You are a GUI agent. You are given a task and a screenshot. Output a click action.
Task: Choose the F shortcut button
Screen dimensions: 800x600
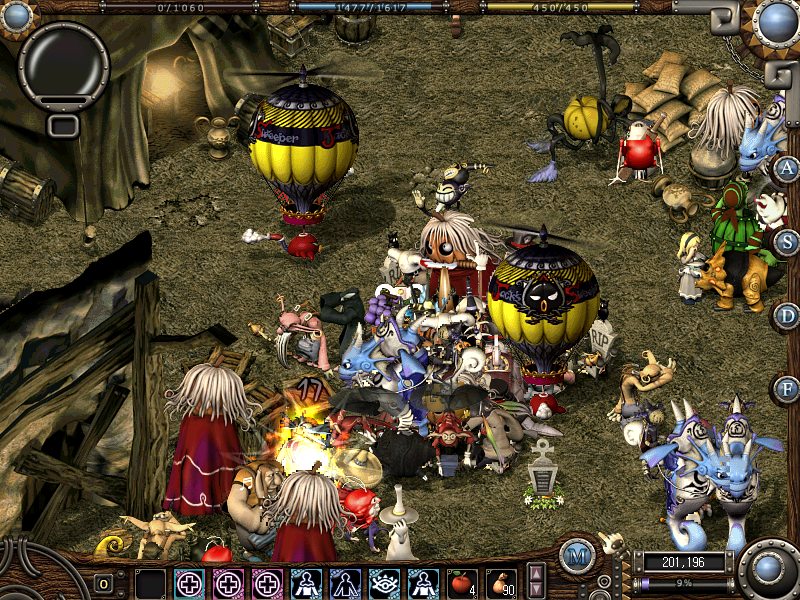click(787, 388)
